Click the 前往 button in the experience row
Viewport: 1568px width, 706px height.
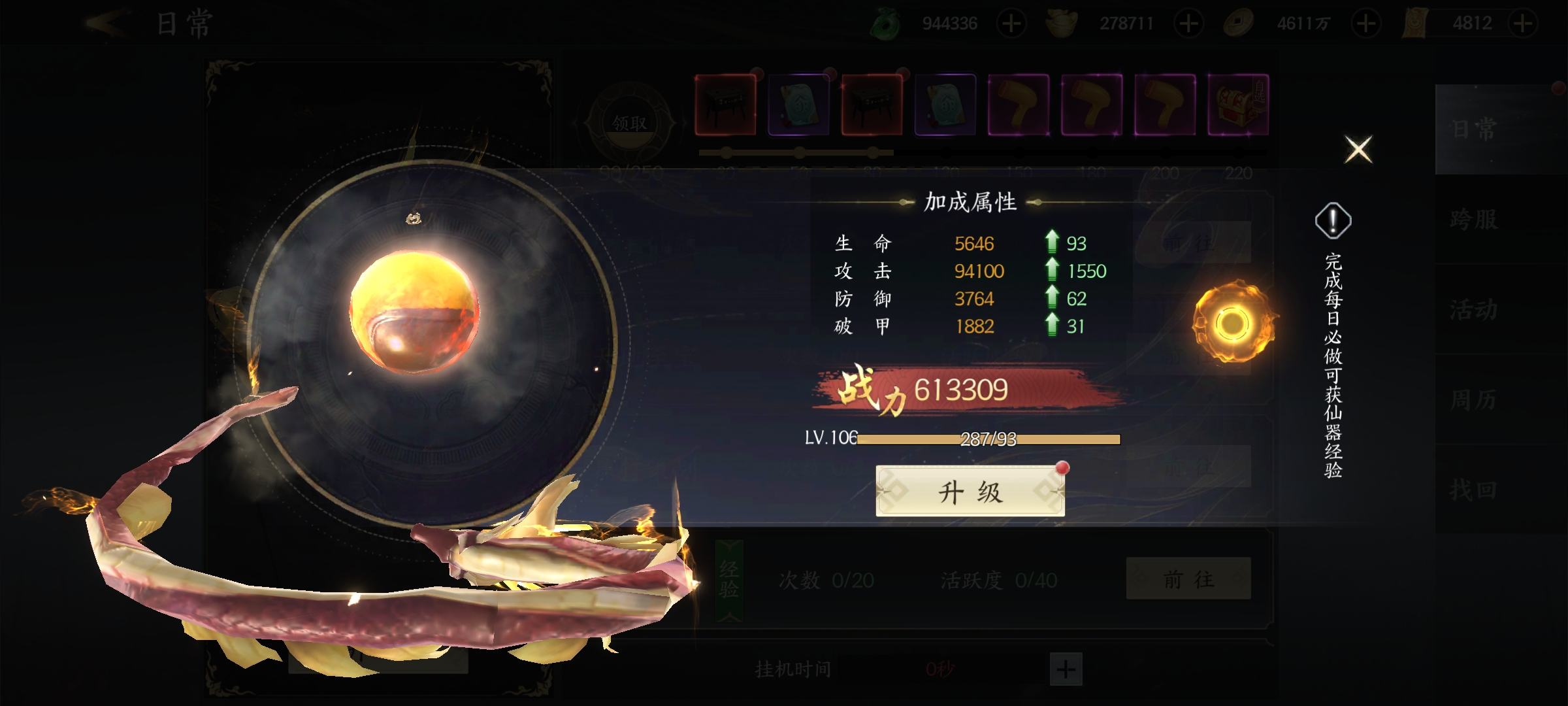click(1188, 579)
